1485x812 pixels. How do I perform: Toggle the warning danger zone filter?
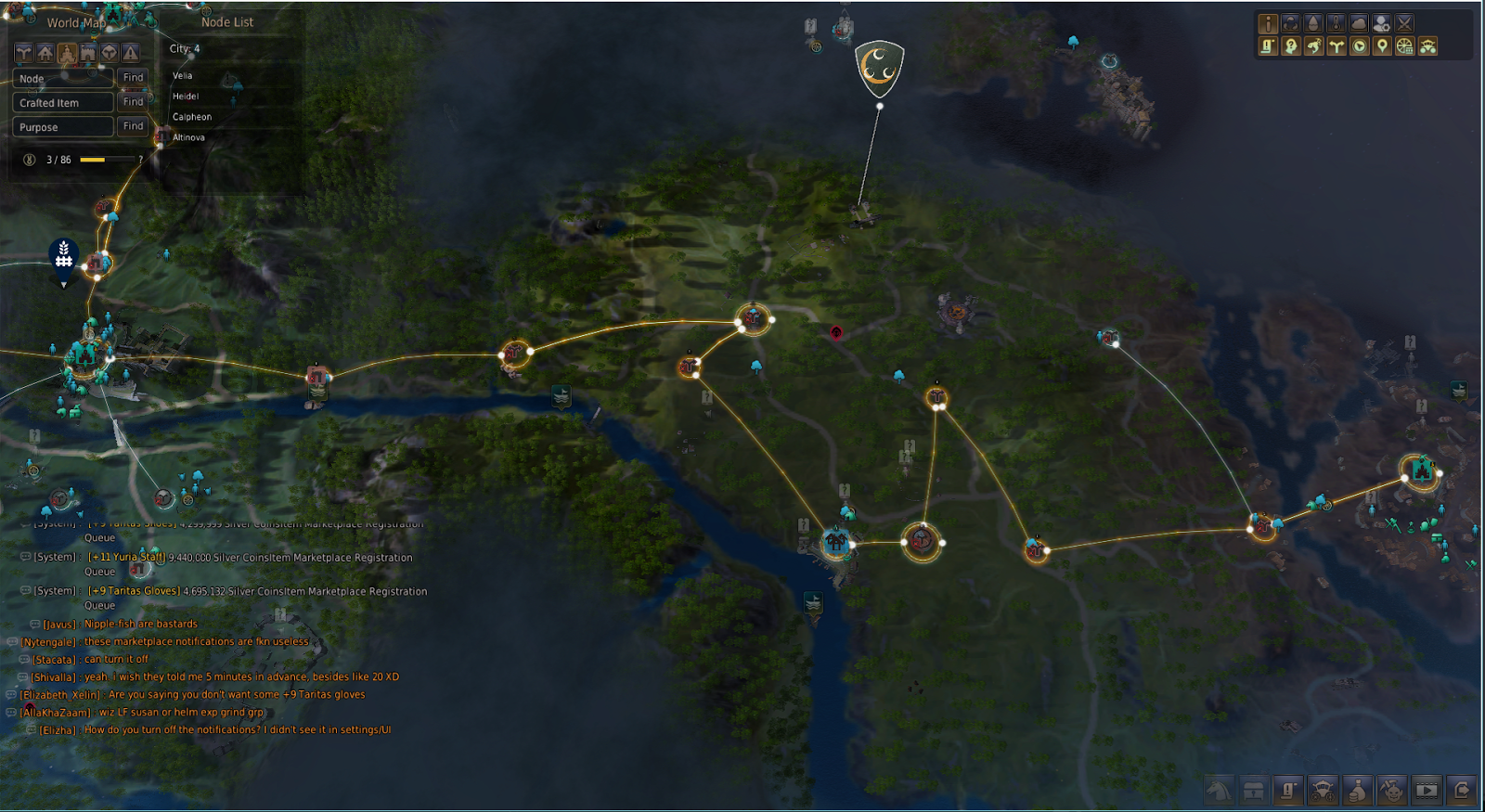130,53
